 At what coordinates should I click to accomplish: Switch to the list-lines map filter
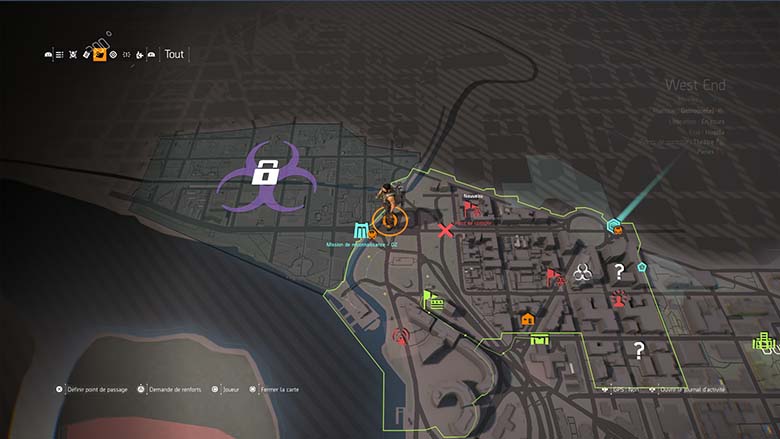60,54
